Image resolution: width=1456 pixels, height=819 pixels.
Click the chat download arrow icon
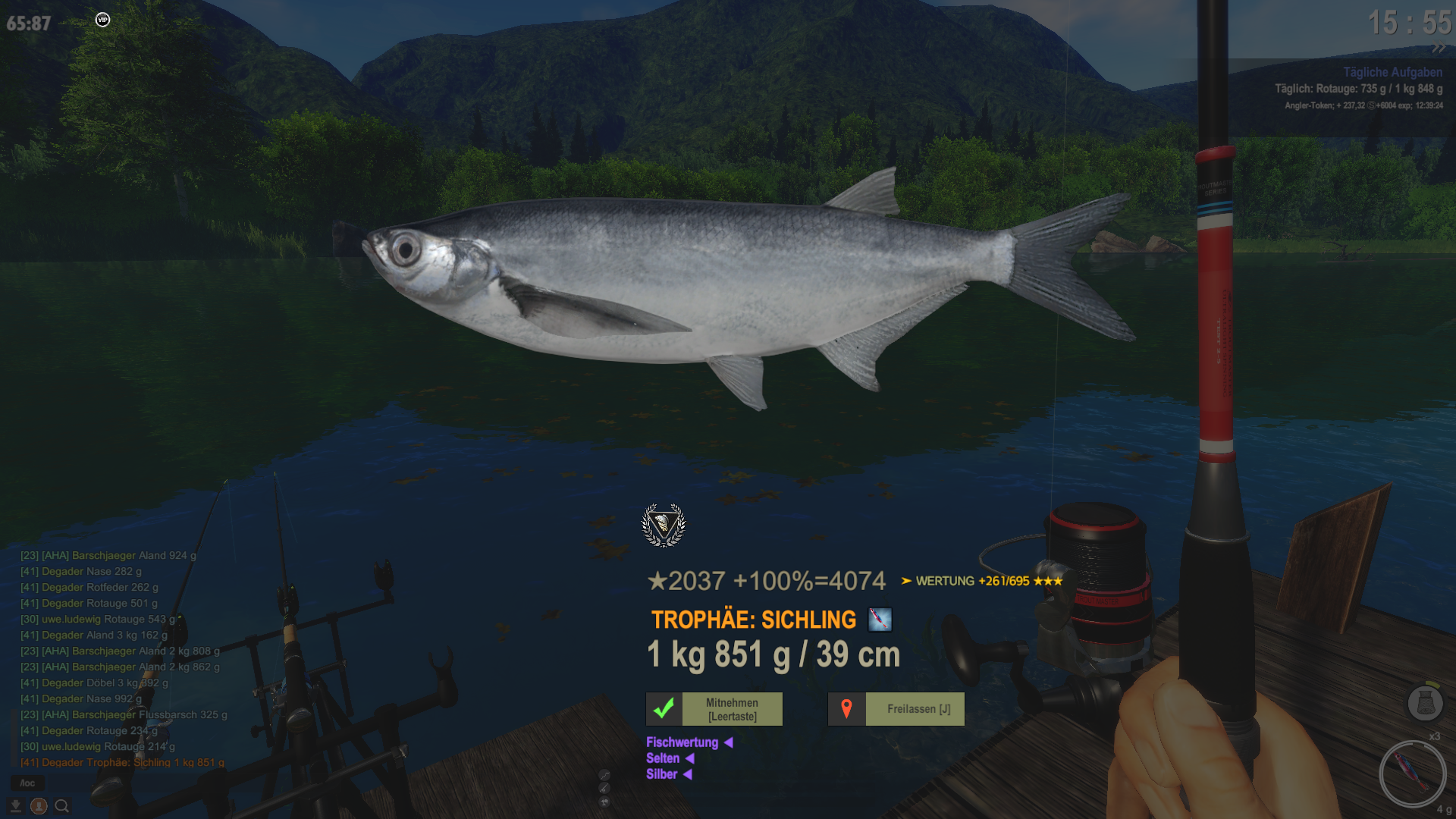coord(15,806)
